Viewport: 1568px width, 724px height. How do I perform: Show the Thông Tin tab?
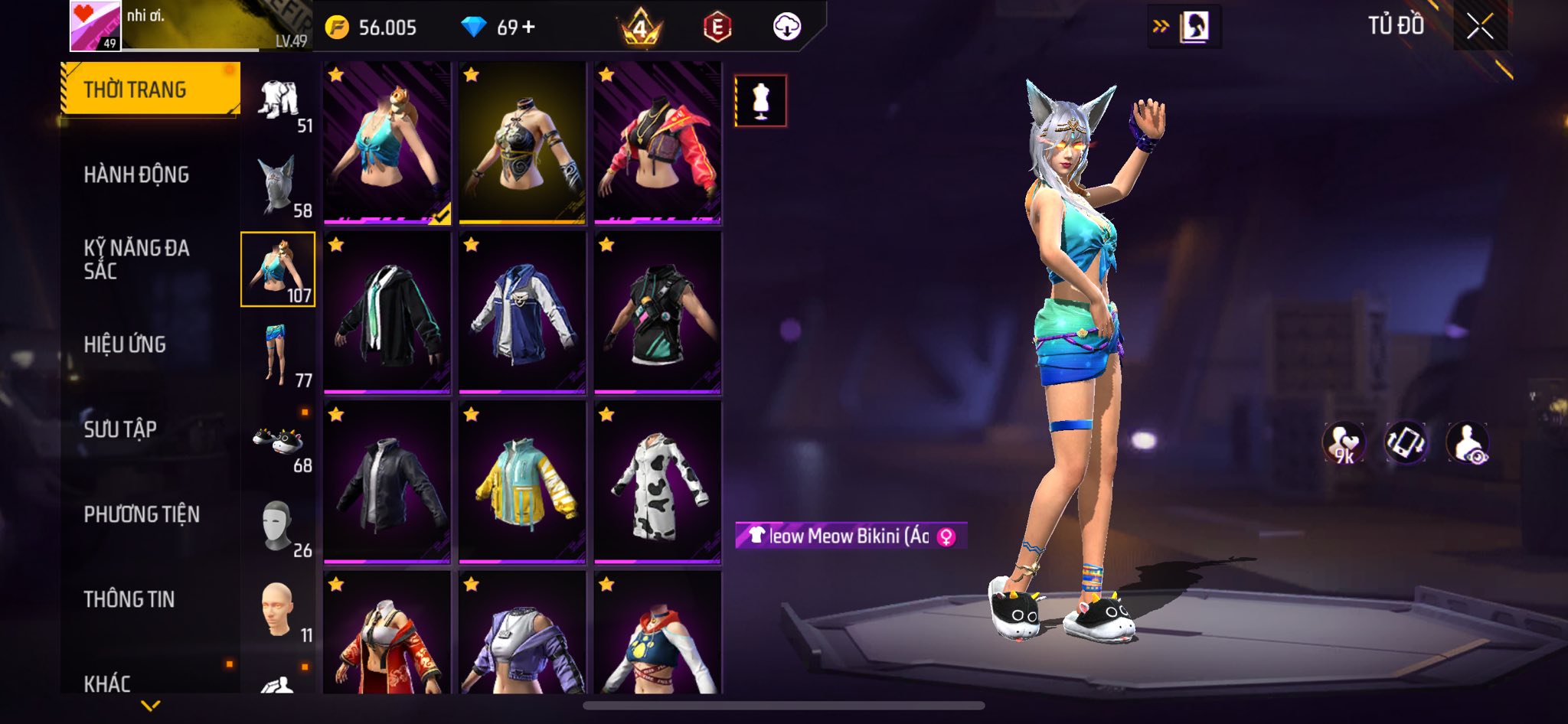[x=129, y=599]
